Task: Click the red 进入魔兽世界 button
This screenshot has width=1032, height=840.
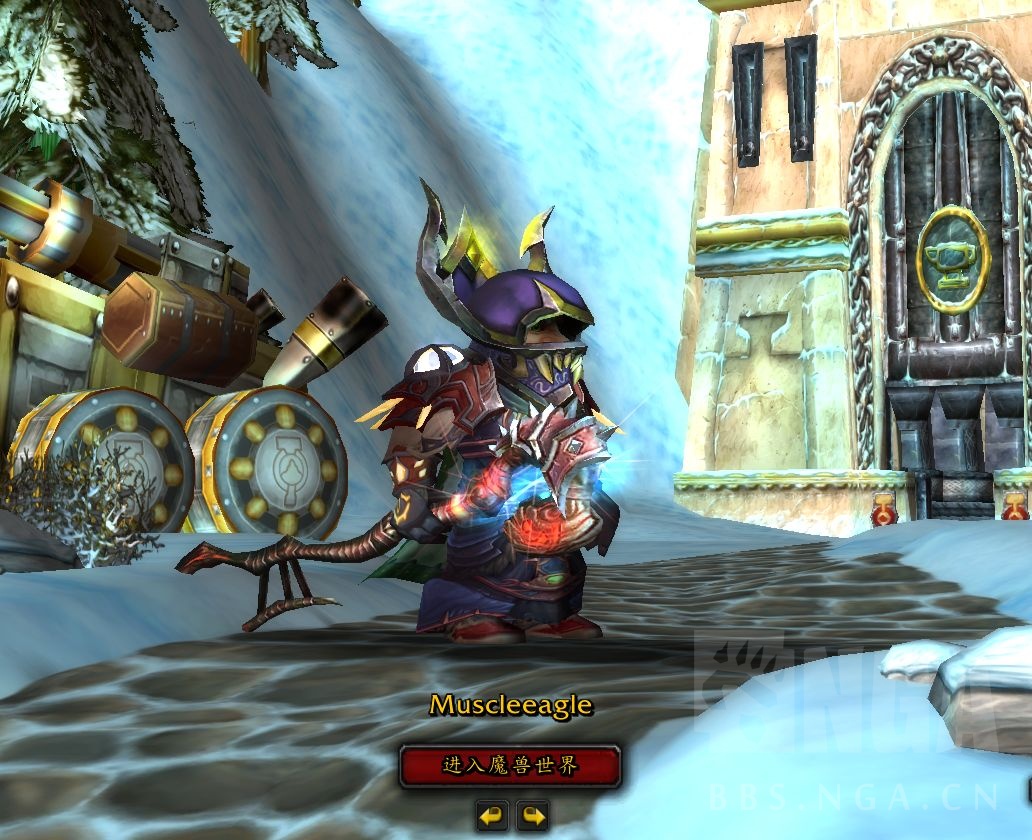Action: (x=510, y=767)
